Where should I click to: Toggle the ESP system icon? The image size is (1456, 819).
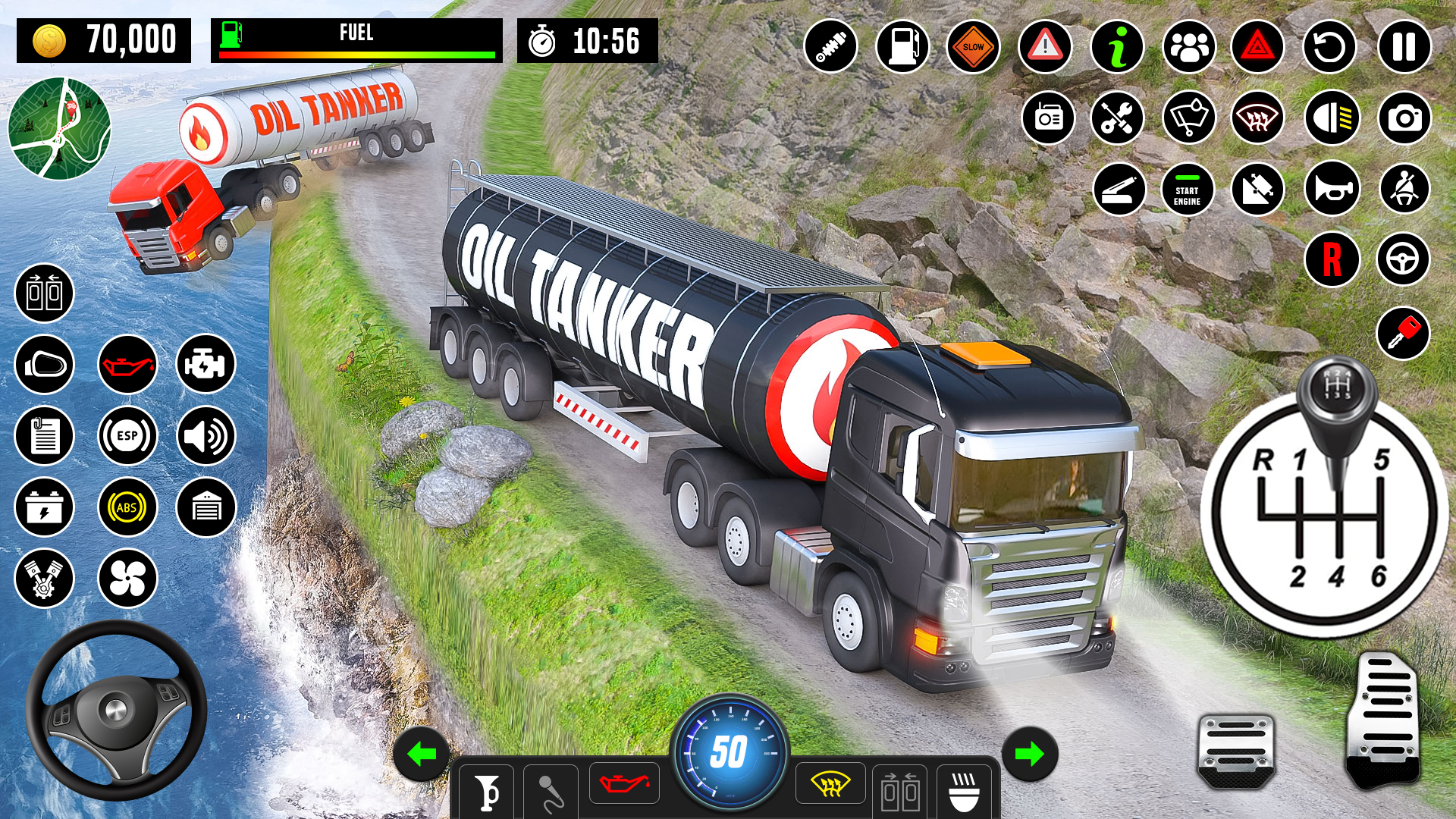point(127,436)
